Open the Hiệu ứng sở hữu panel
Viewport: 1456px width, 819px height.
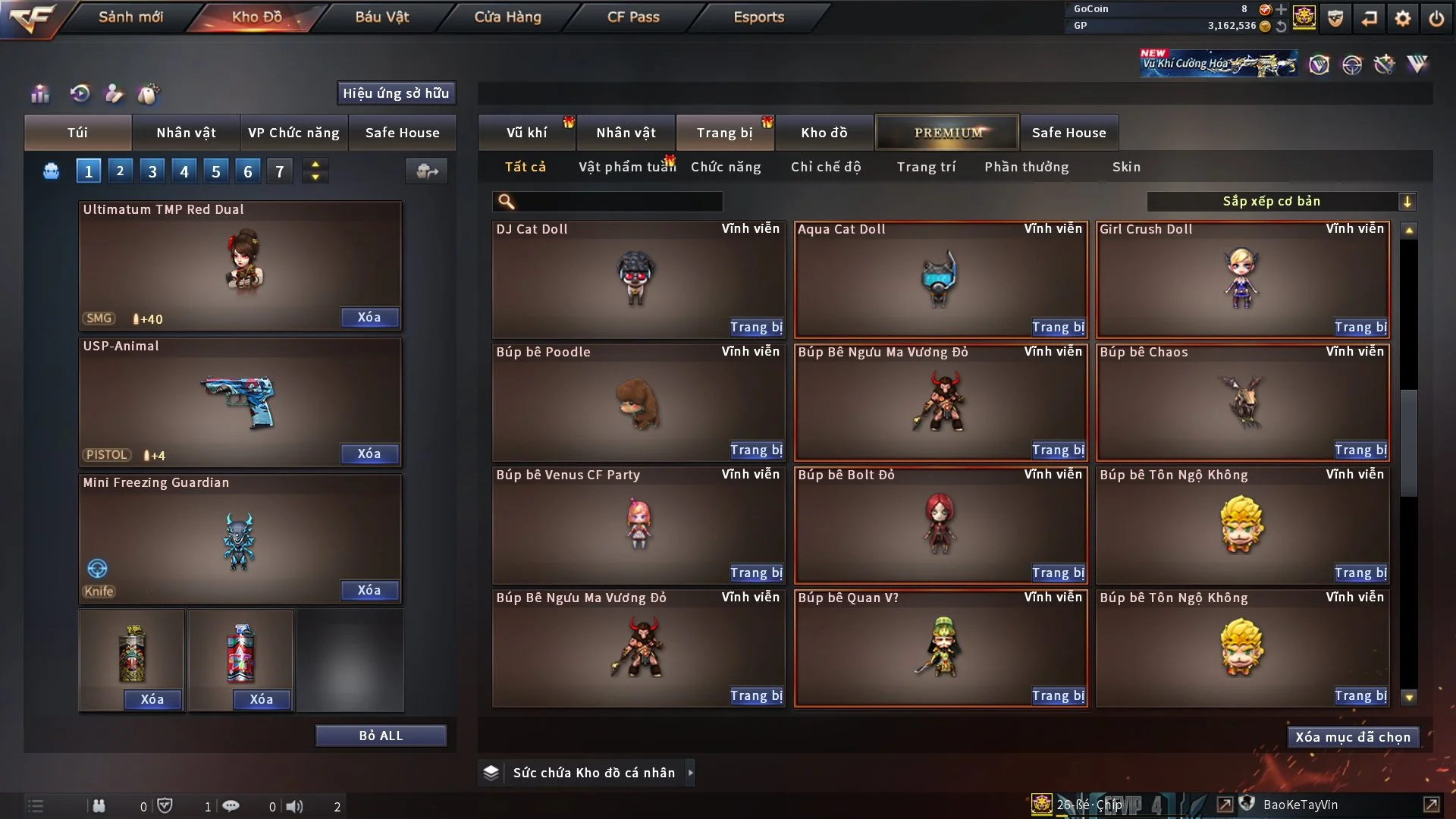(396, 93)
